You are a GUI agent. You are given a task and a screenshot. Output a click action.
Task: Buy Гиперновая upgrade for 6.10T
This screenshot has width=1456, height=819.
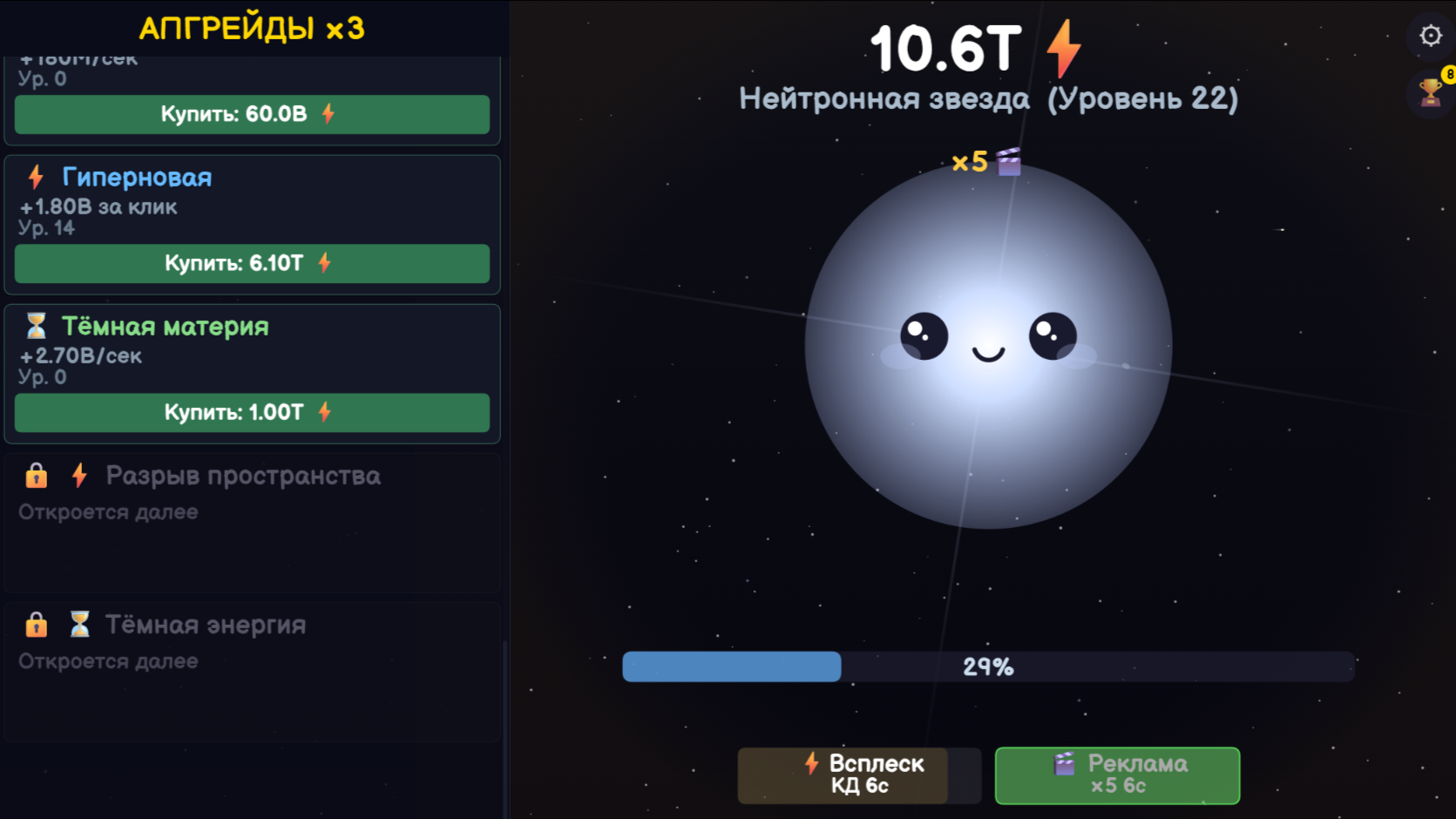(251, 264)
